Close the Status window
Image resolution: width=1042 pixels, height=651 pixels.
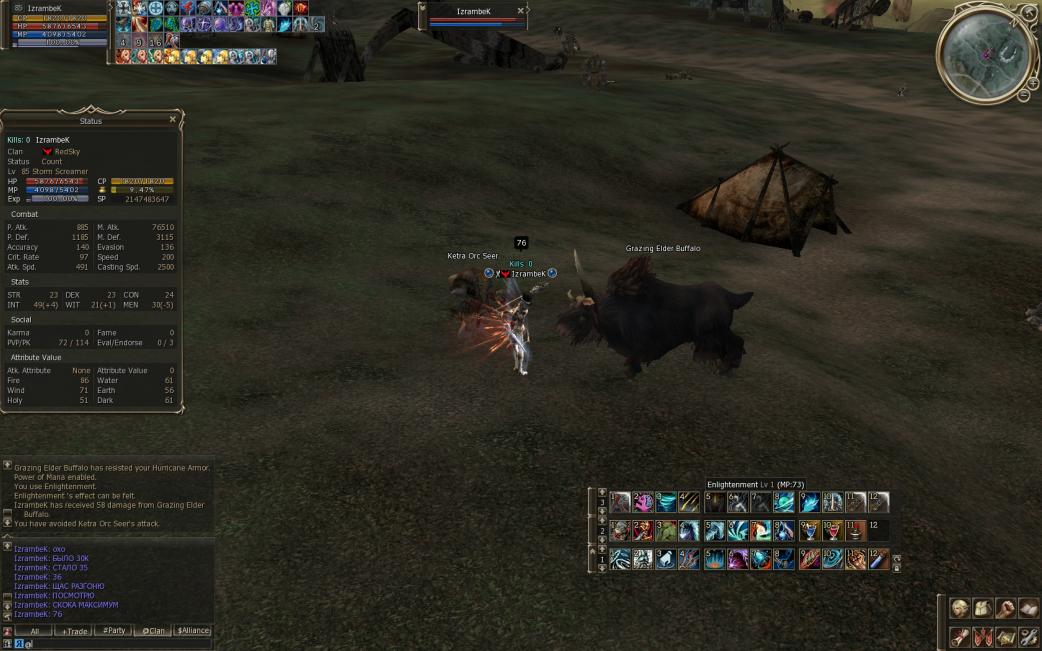point(172,119)
